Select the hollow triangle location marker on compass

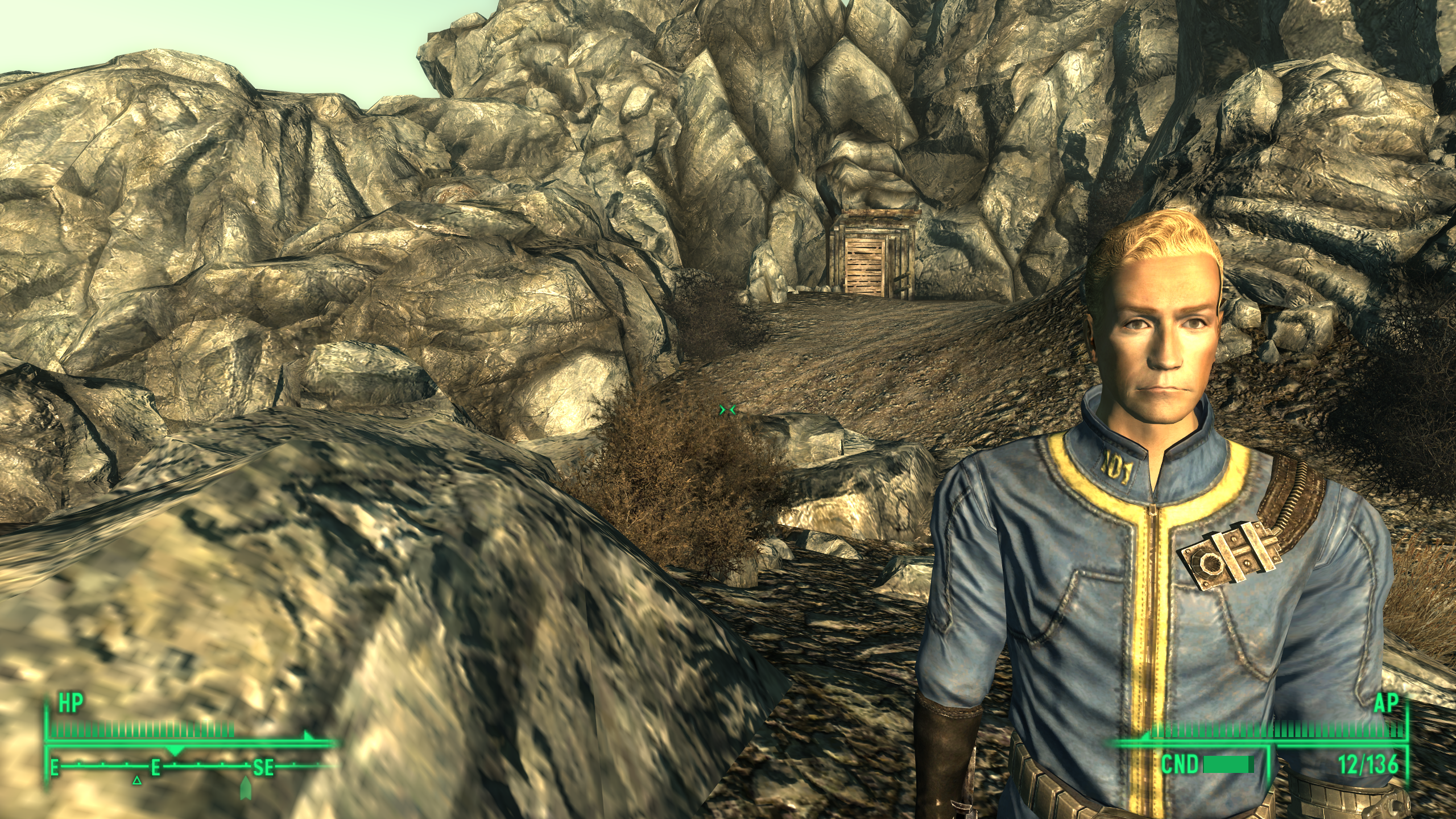(x=136, y=780)
